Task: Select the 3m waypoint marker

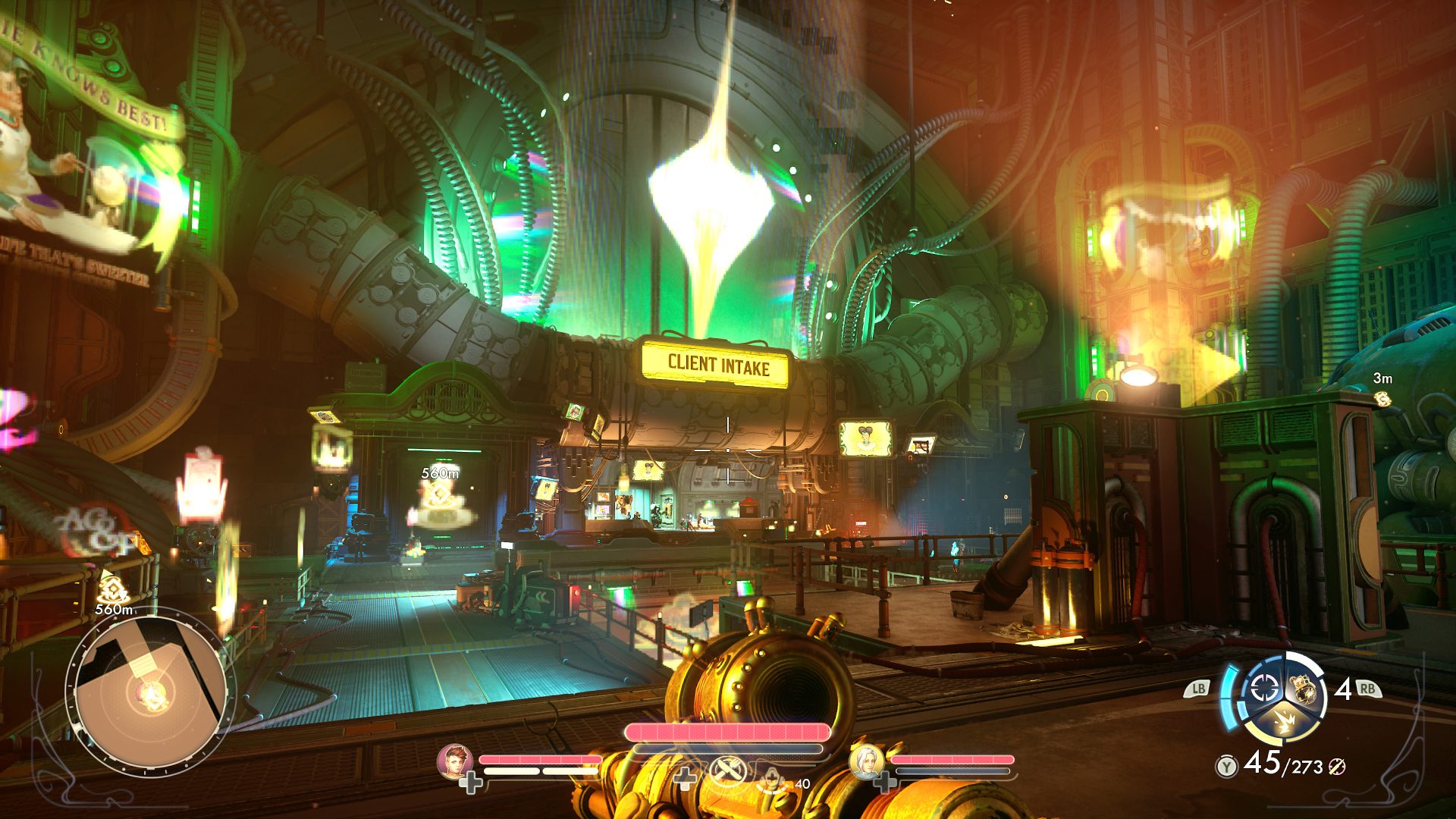Action: pyautogui.click(x=1382, y=397)
